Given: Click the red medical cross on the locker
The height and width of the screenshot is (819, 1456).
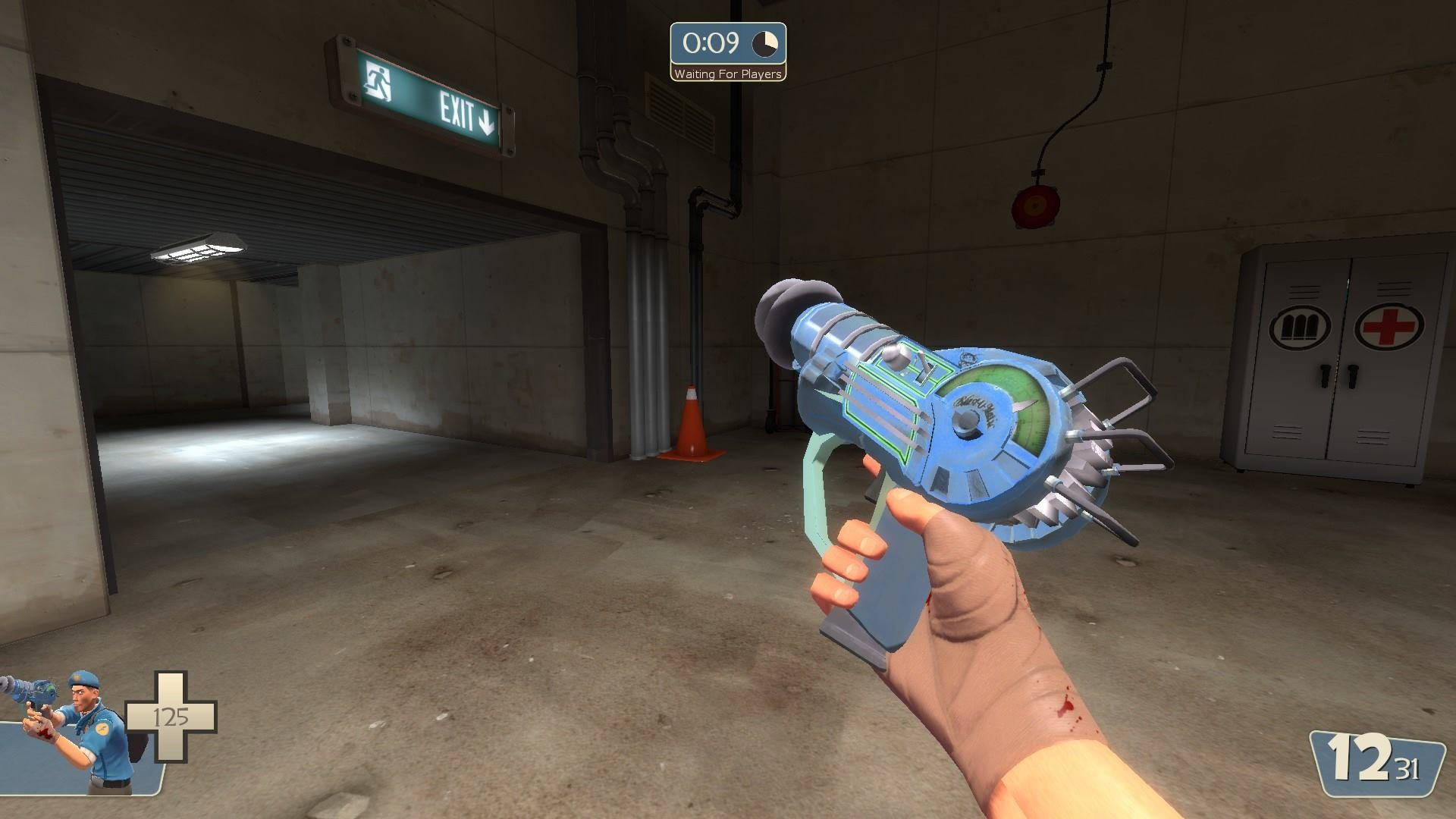Looking at the screenshot, I should point(1390,327).
